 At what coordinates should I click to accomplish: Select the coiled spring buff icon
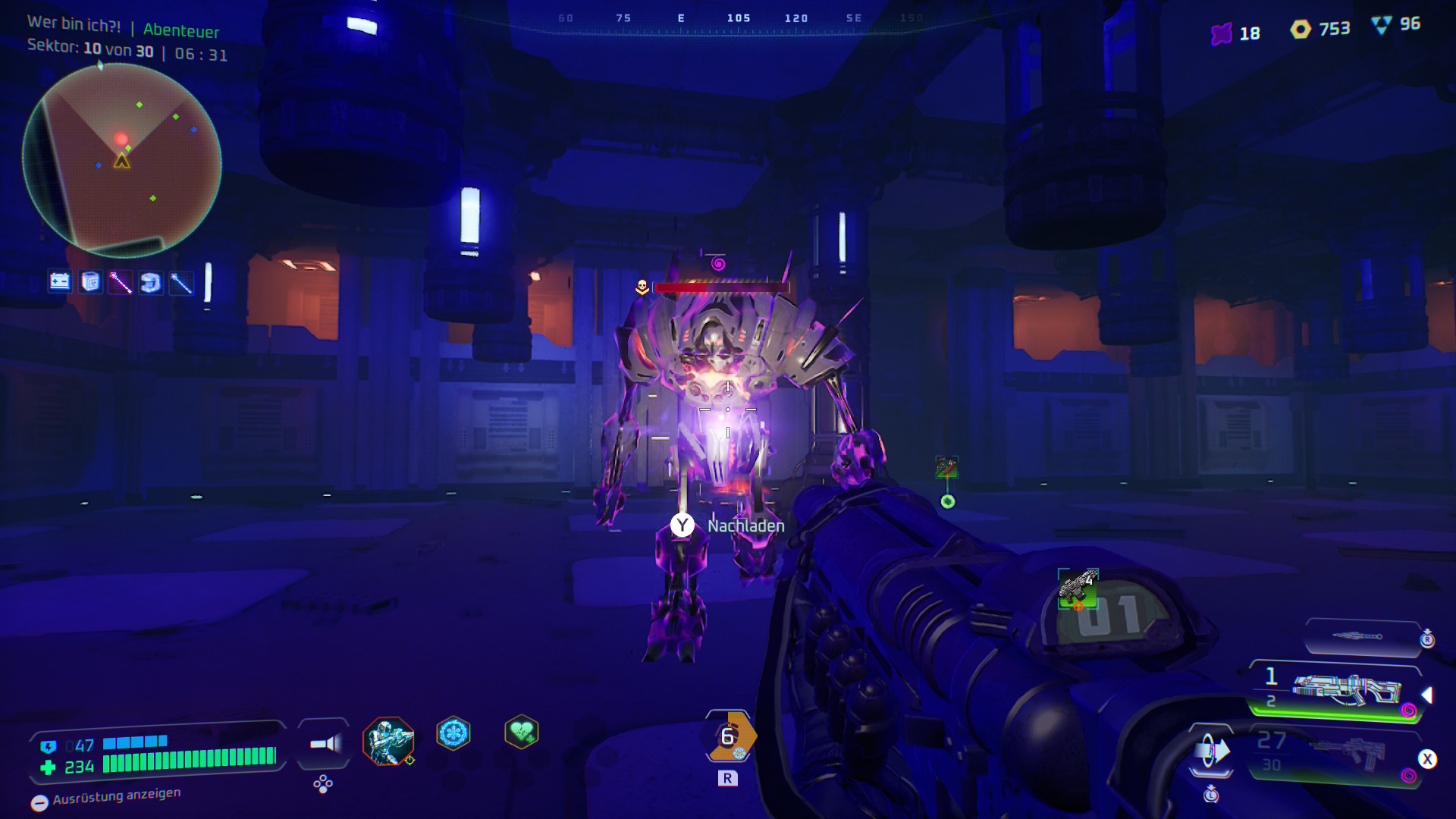coord(151,282)
